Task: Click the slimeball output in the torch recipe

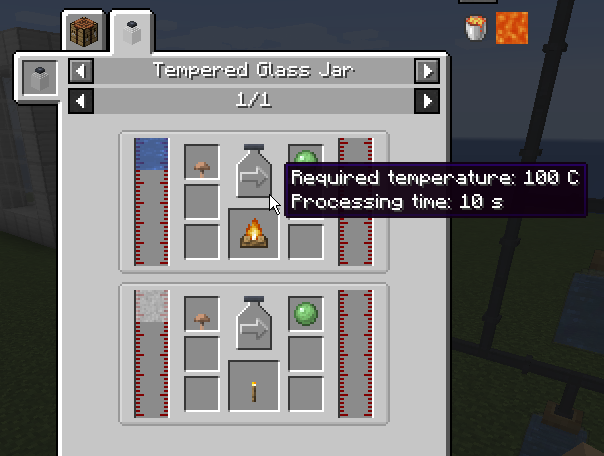Action: [306, 316]
